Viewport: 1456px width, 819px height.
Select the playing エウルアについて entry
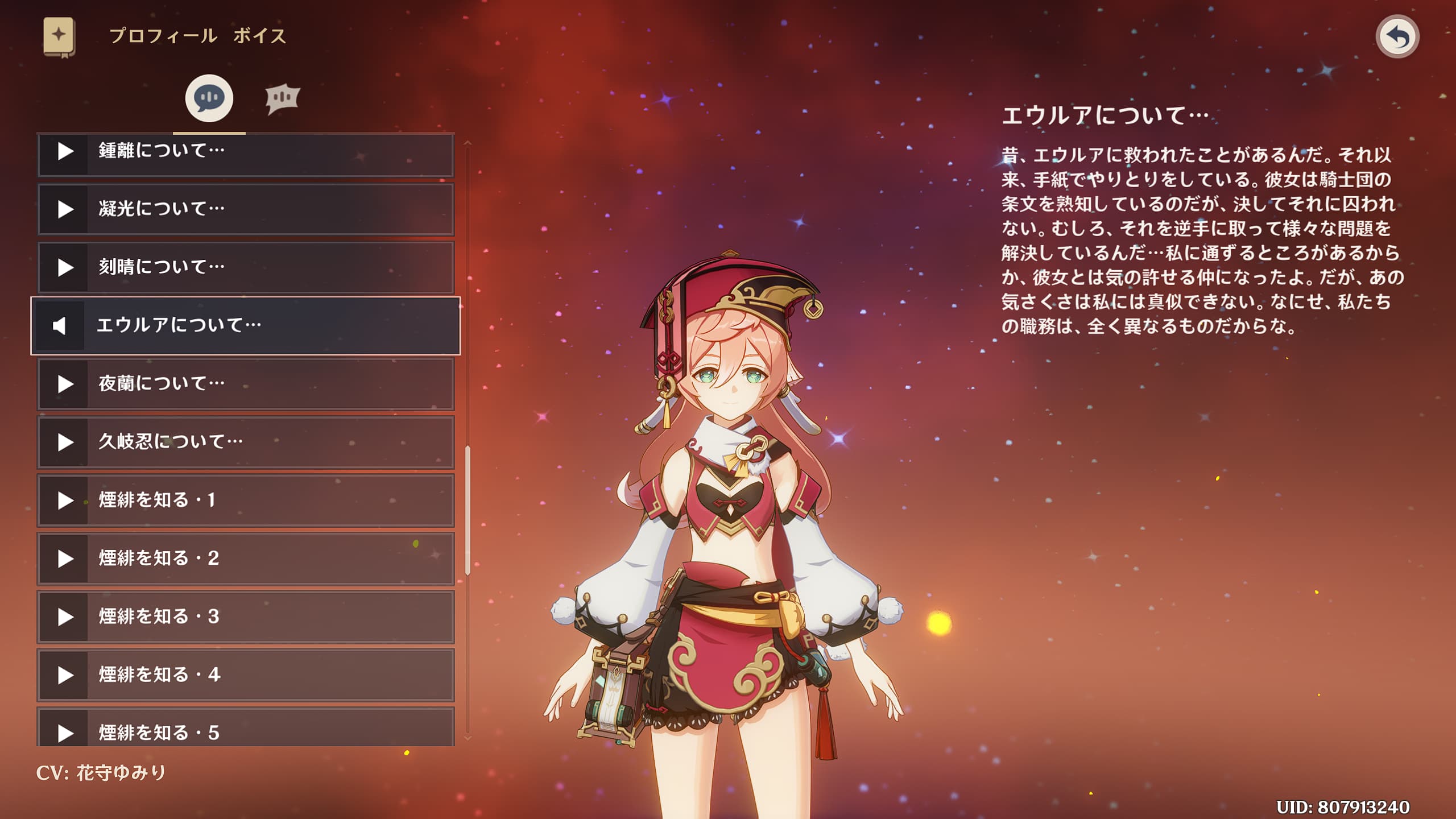pyautogui.click(x=246, y=325)
